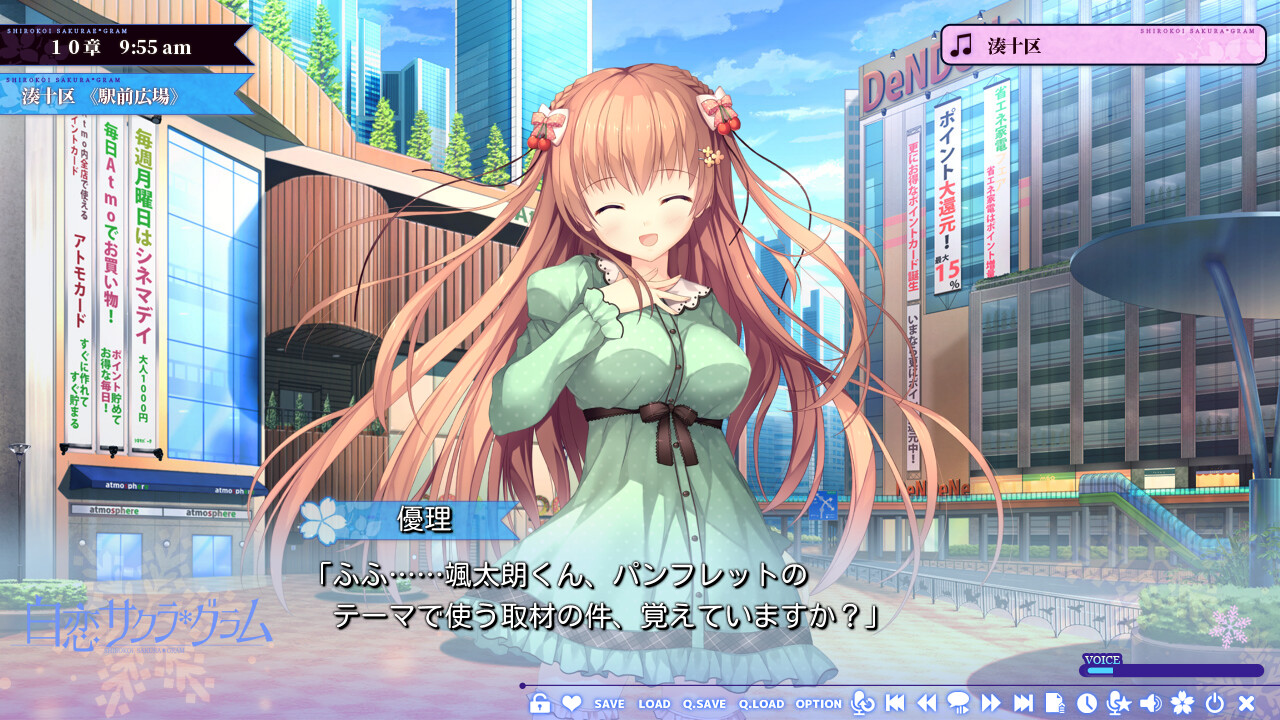This screenshot has width=1280, height=720.
Task: Open the OPTION settings menu
Action: 817,703
